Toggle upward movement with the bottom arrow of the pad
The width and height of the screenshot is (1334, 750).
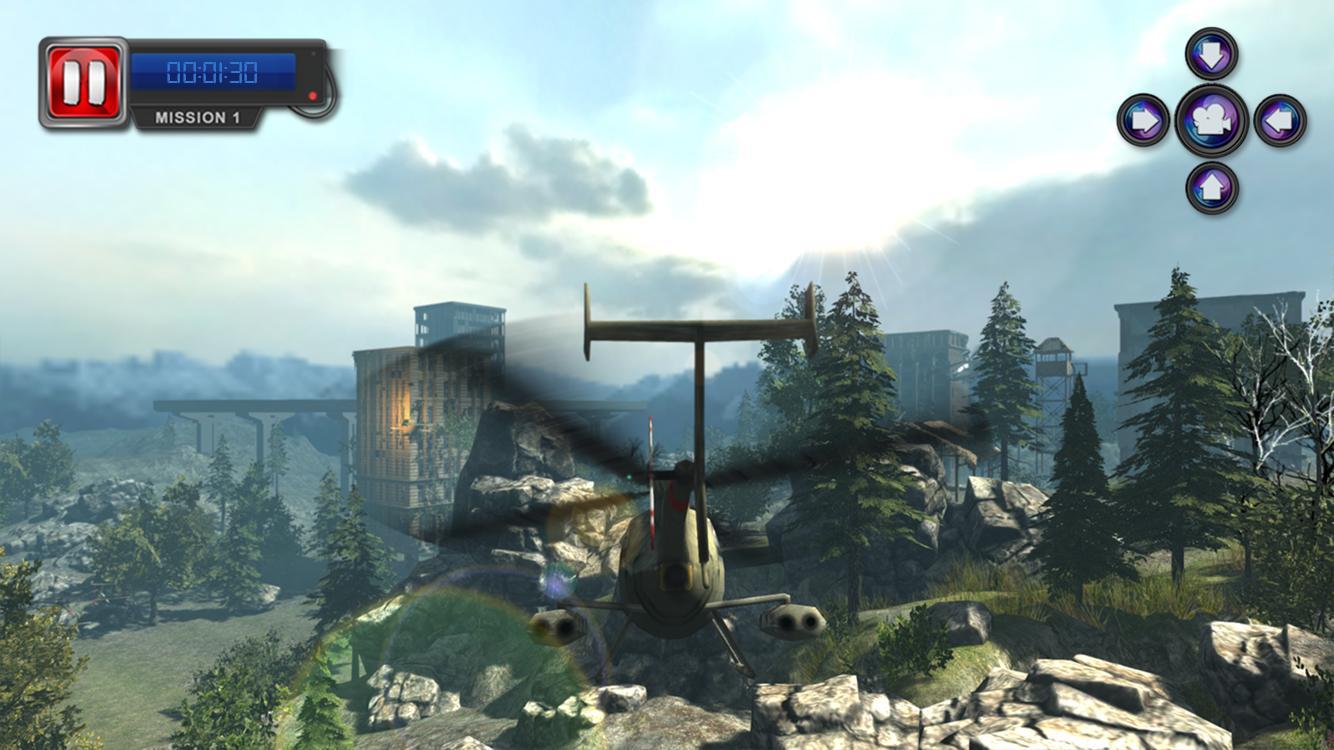click(x=1210, y=183)
